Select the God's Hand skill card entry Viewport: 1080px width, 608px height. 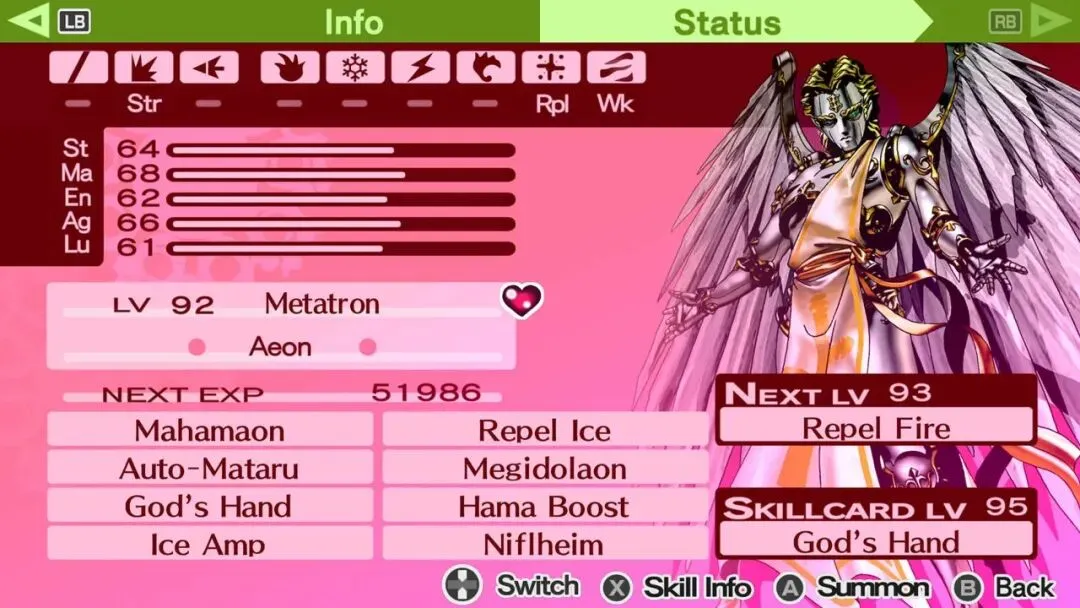point(876,542)
